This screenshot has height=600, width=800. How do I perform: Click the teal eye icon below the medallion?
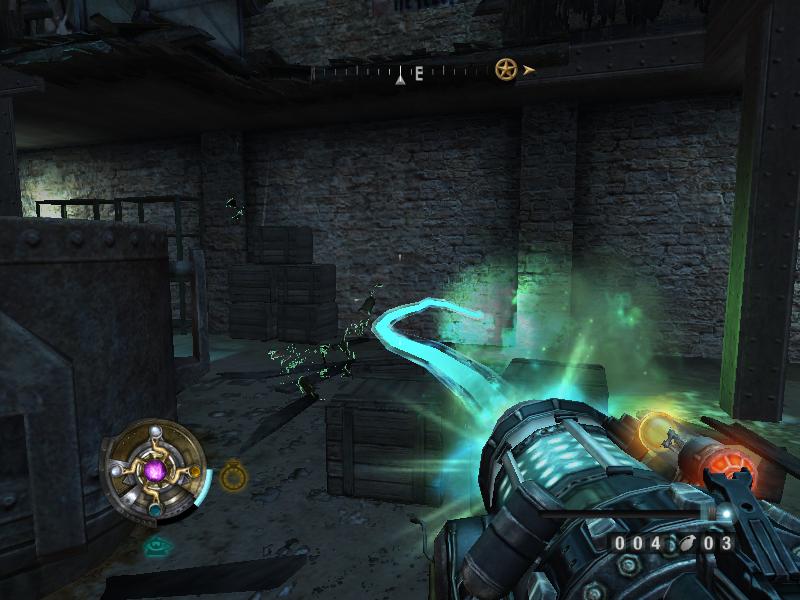coord(156,546)
